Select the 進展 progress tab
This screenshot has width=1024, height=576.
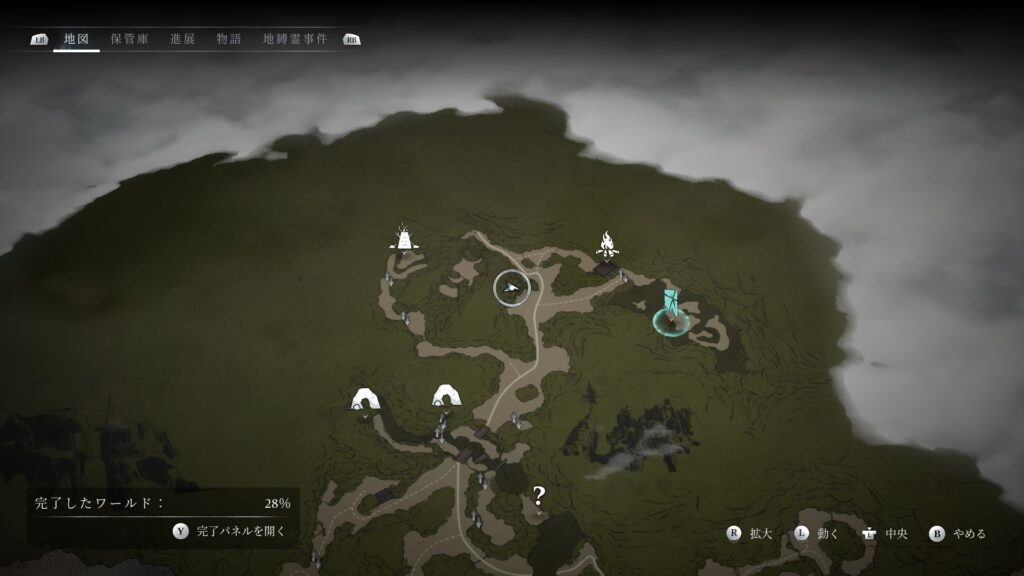coord(182,39)
